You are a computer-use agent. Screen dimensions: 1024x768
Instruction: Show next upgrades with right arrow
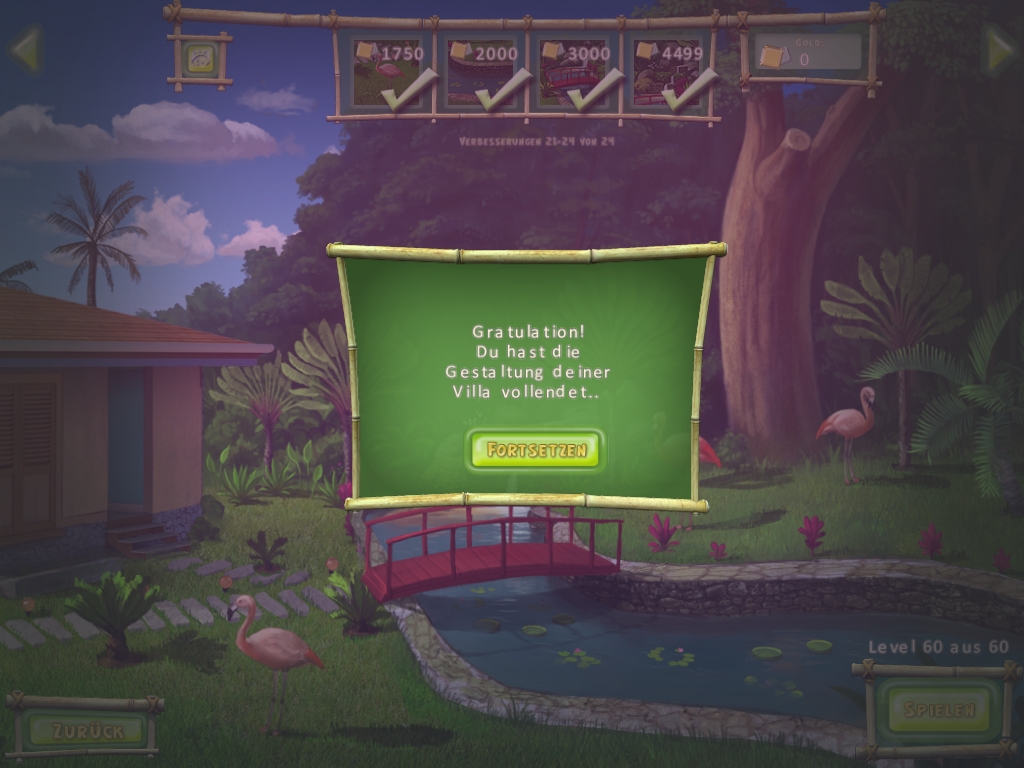click(999, 50)
